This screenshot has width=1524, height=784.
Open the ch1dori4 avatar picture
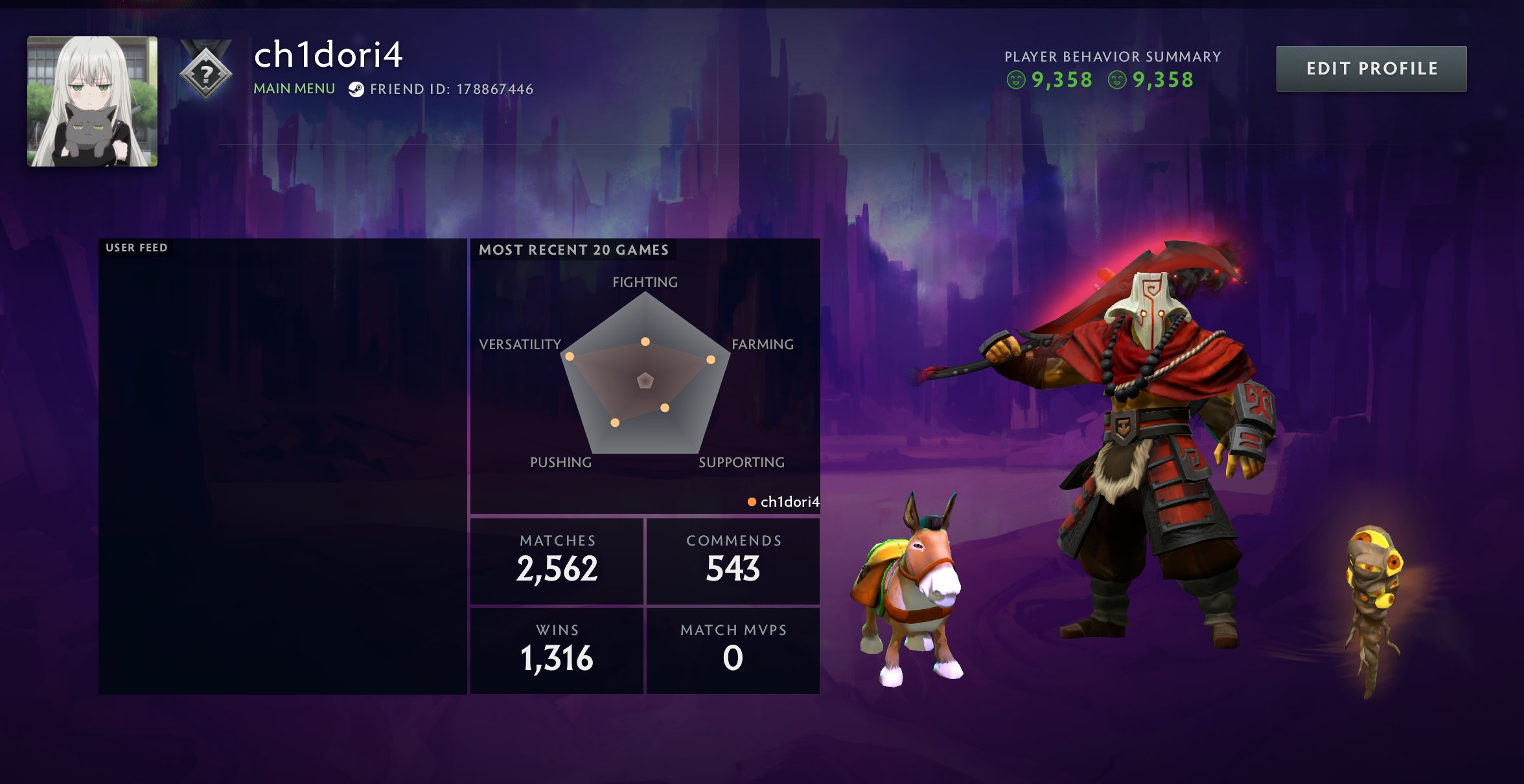coord(92,101)
